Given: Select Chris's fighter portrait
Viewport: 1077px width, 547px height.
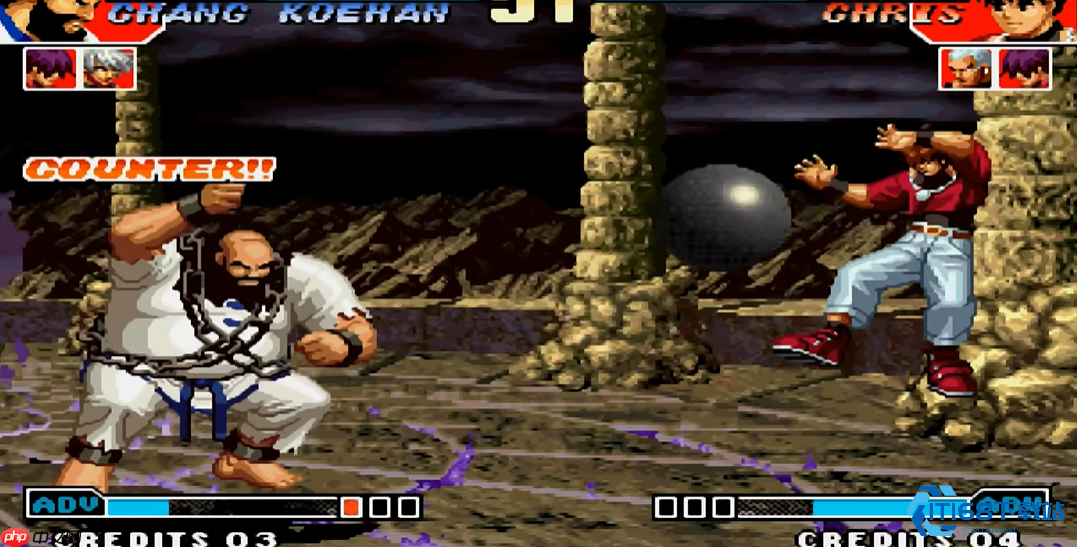Looking at the screenshot, I should tap(1036, 18).
